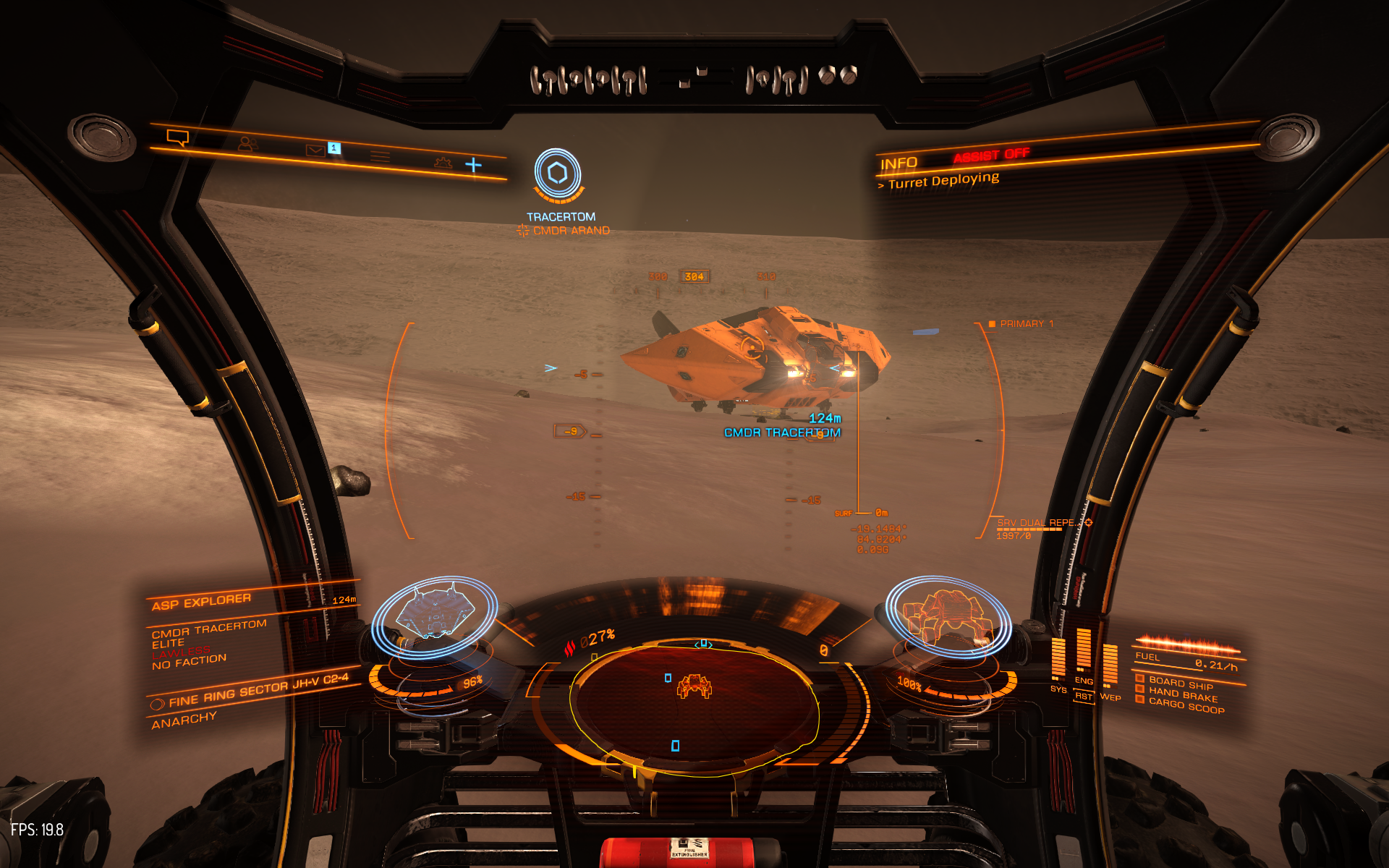Image resolution: width=1389 pixels, height=868 pixels.
Task: Switch to the friends and wings tab
Action: [247, 144]
